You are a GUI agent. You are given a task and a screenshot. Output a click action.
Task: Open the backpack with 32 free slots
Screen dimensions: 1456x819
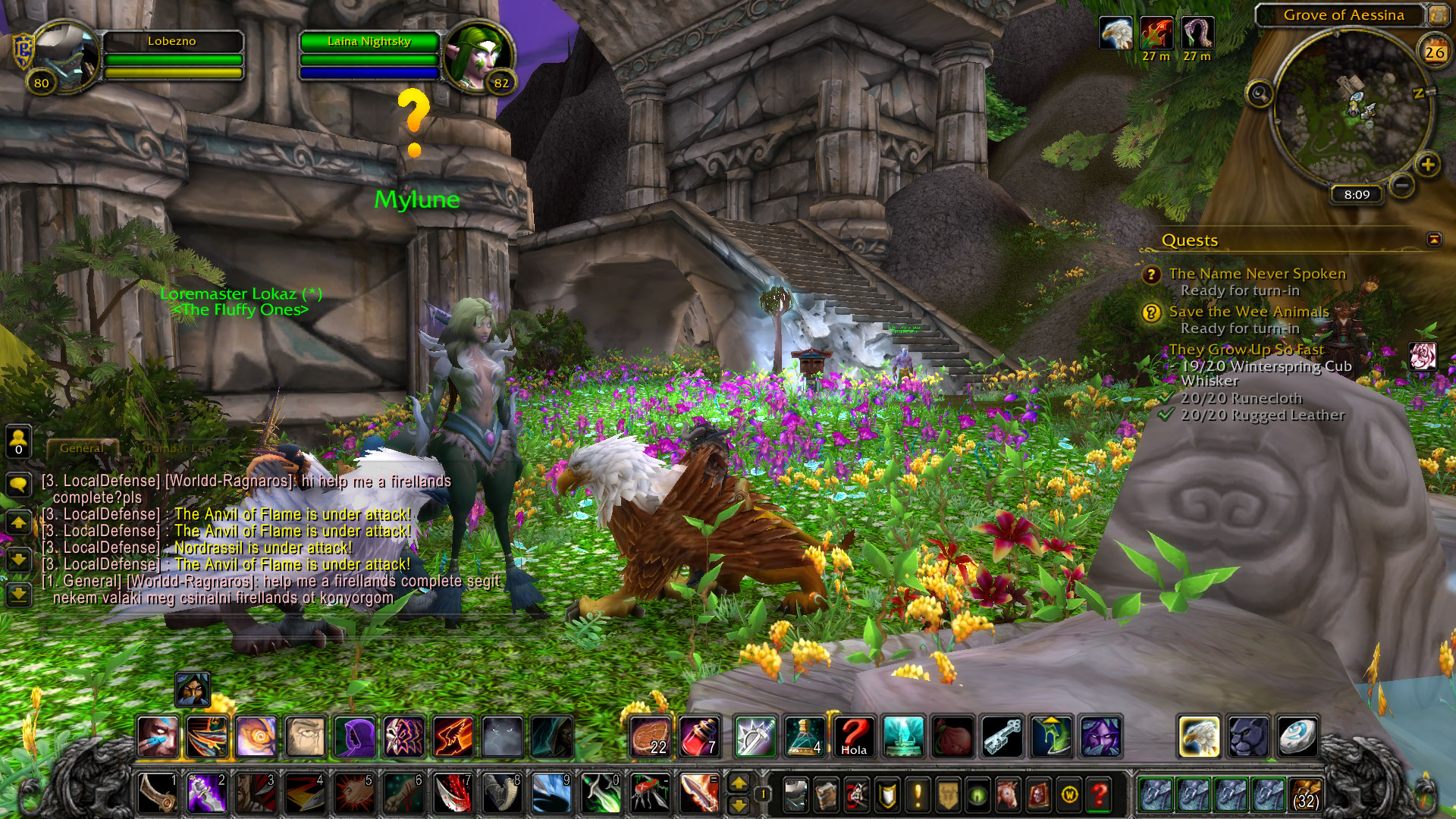click(x=1304, y=795)
